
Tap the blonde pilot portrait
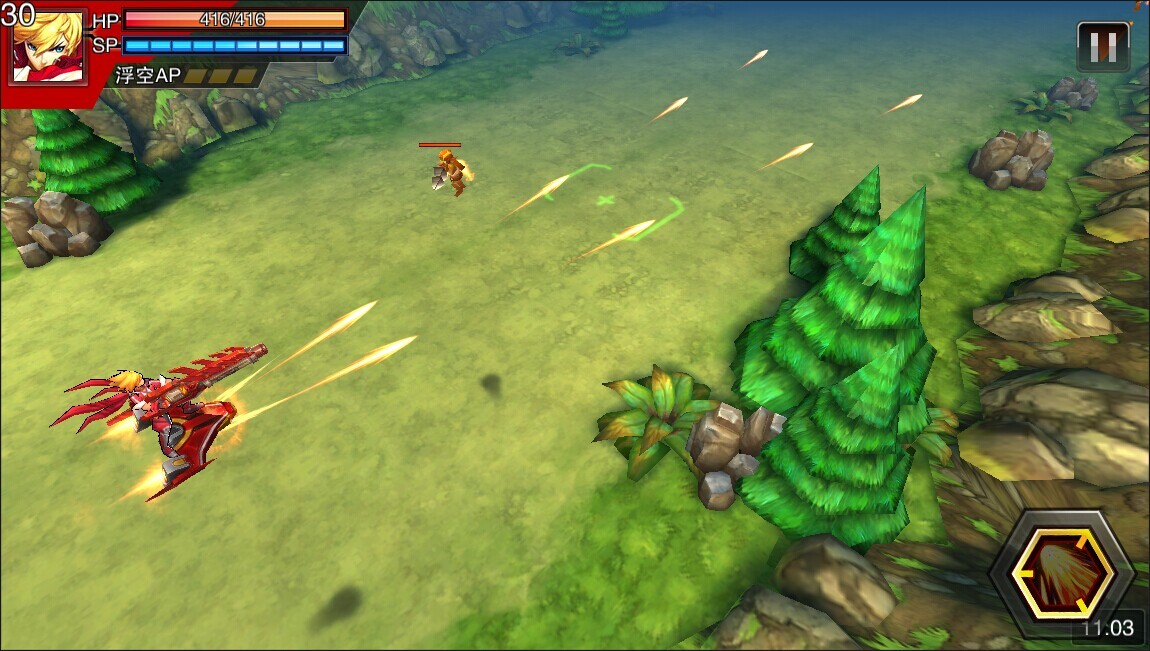49,47
